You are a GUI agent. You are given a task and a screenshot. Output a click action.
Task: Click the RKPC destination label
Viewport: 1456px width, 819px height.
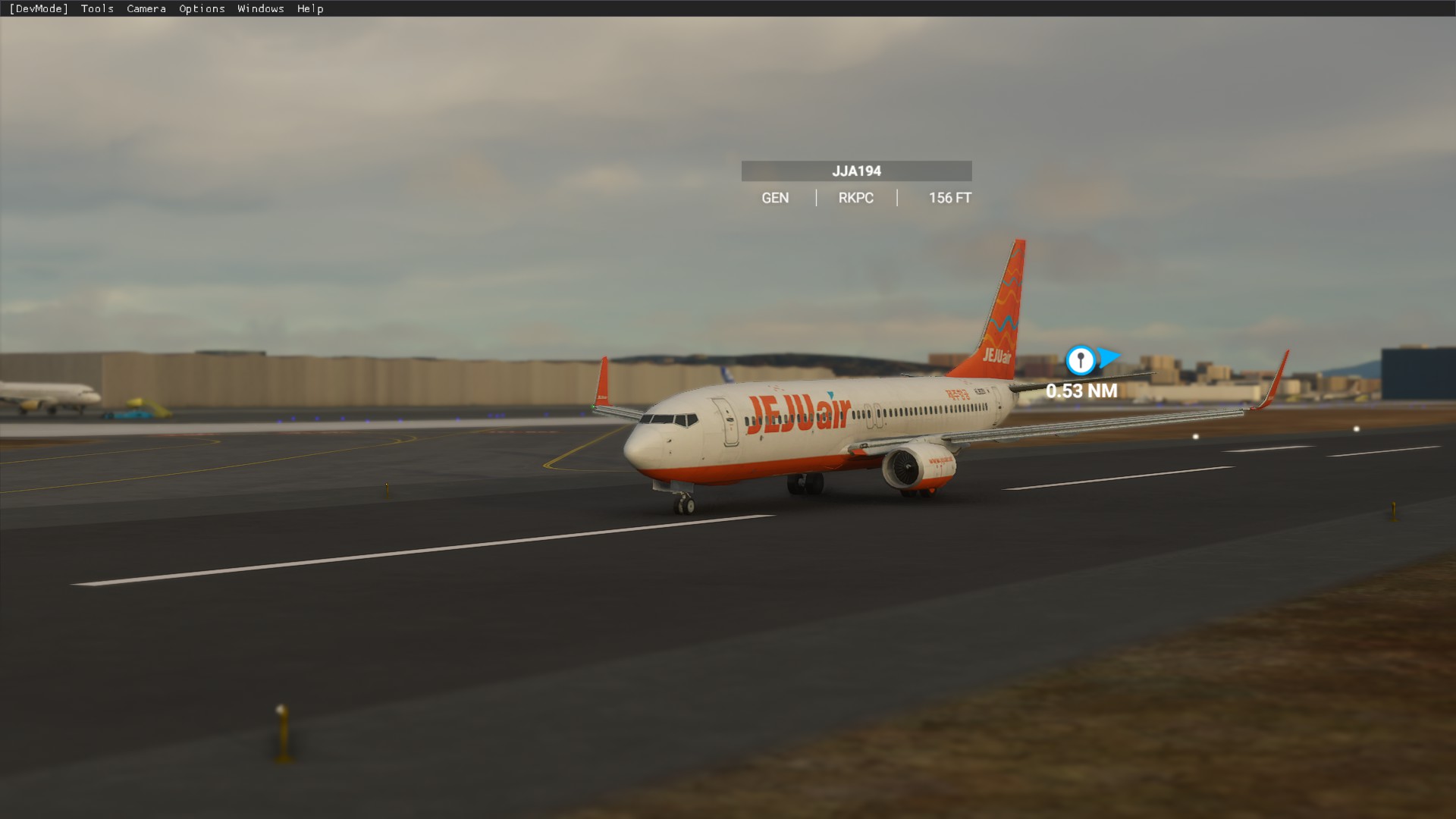[855, 197]
